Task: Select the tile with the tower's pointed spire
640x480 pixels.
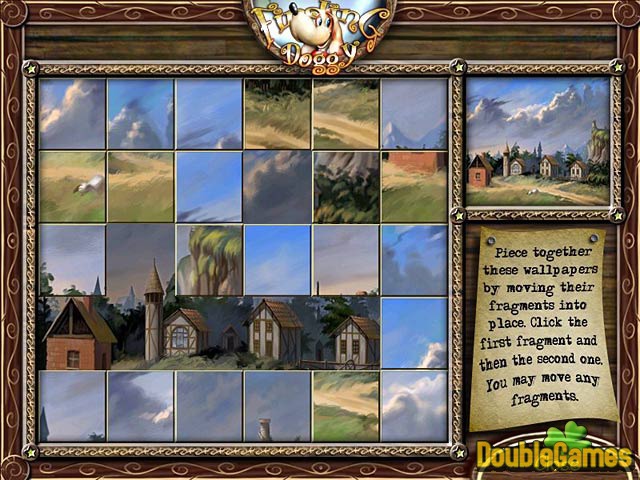Action: pyautogui.click(x=141, y=259)
